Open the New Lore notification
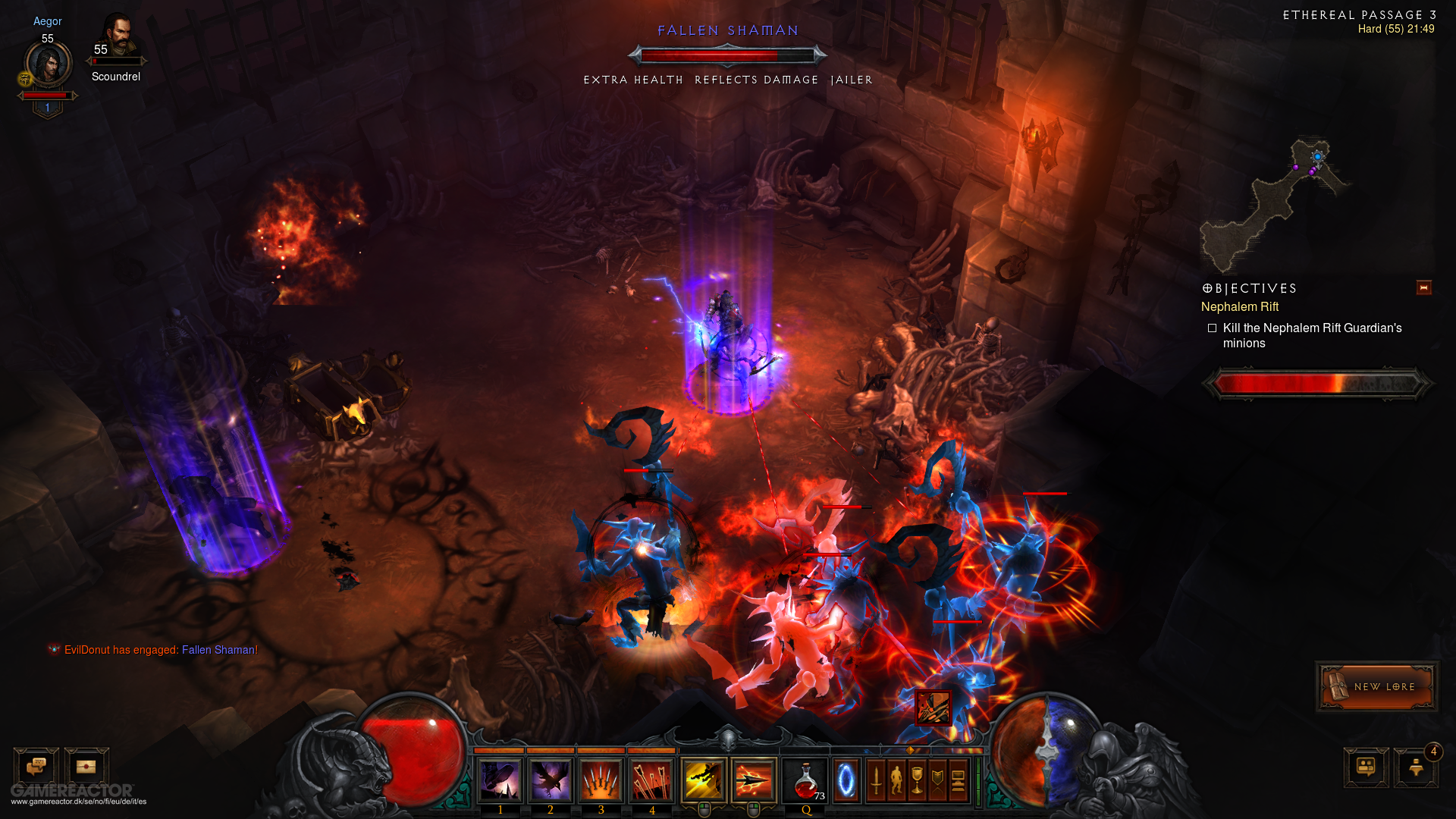The image size is (1456, 819). point(1376,686)
